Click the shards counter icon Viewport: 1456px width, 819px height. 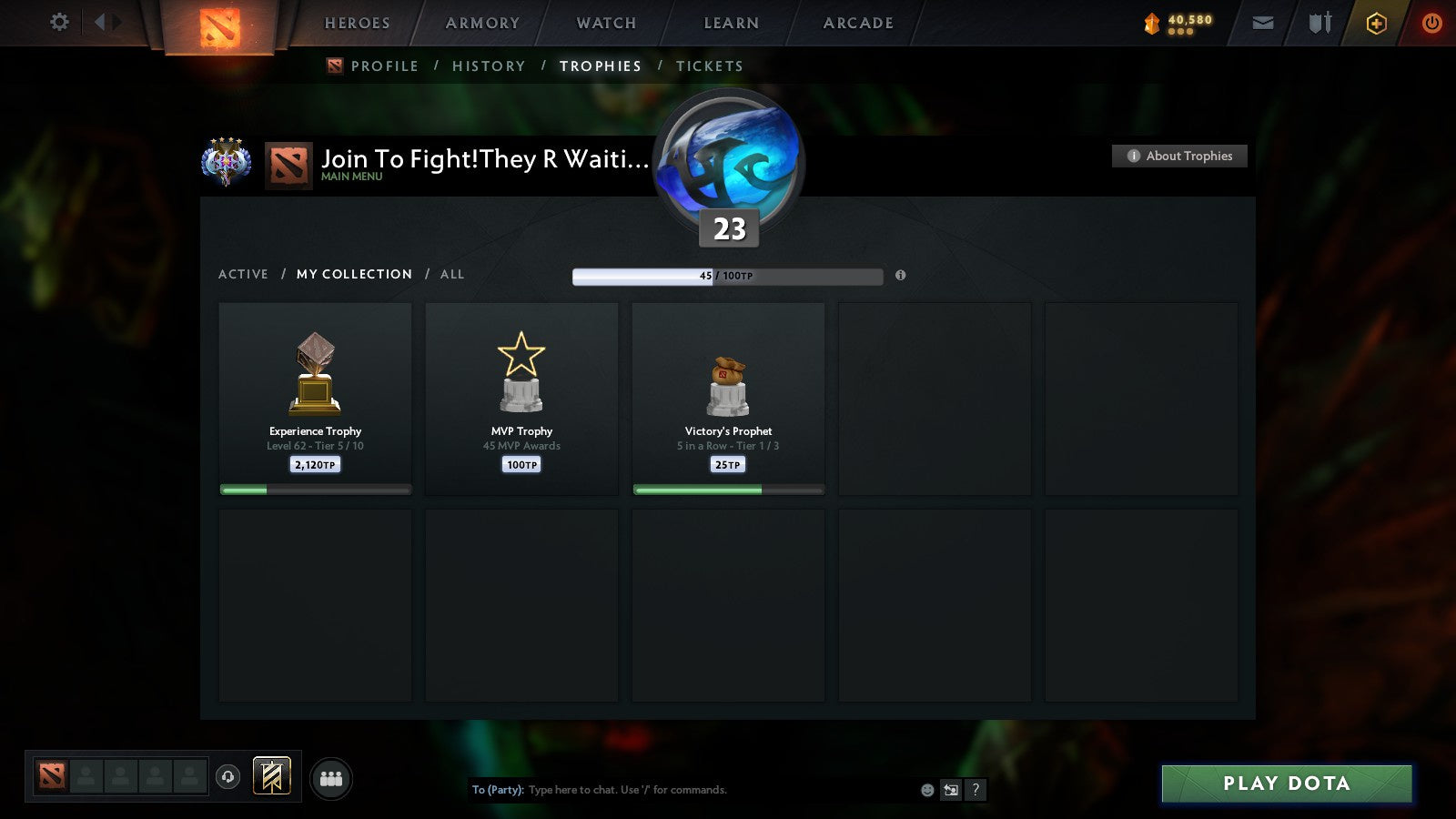(x=1150, y=23)
